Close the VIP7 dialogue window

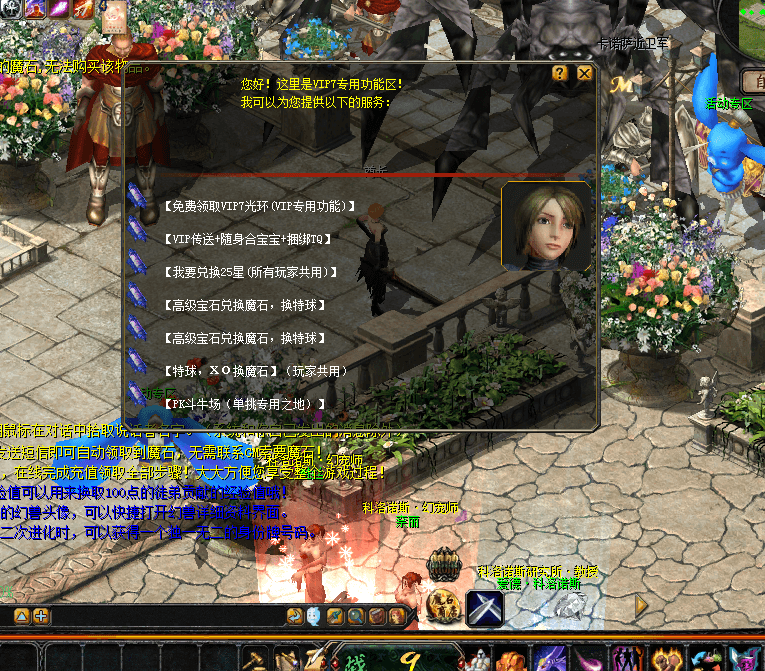585,73
